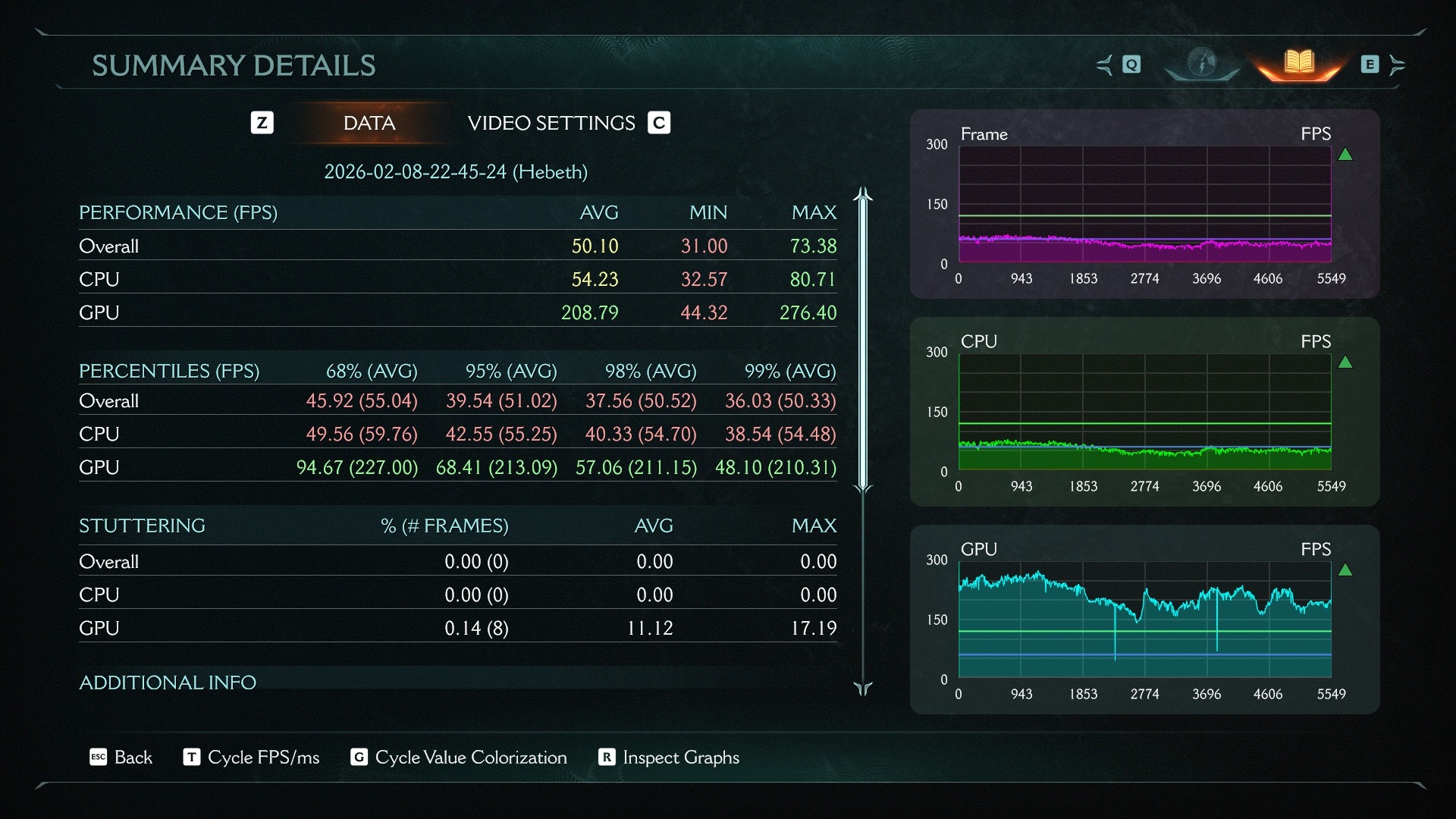Open the VIDEO SETTINGS tab
This screenshot has height=819, width=1456.
[551, 123]
